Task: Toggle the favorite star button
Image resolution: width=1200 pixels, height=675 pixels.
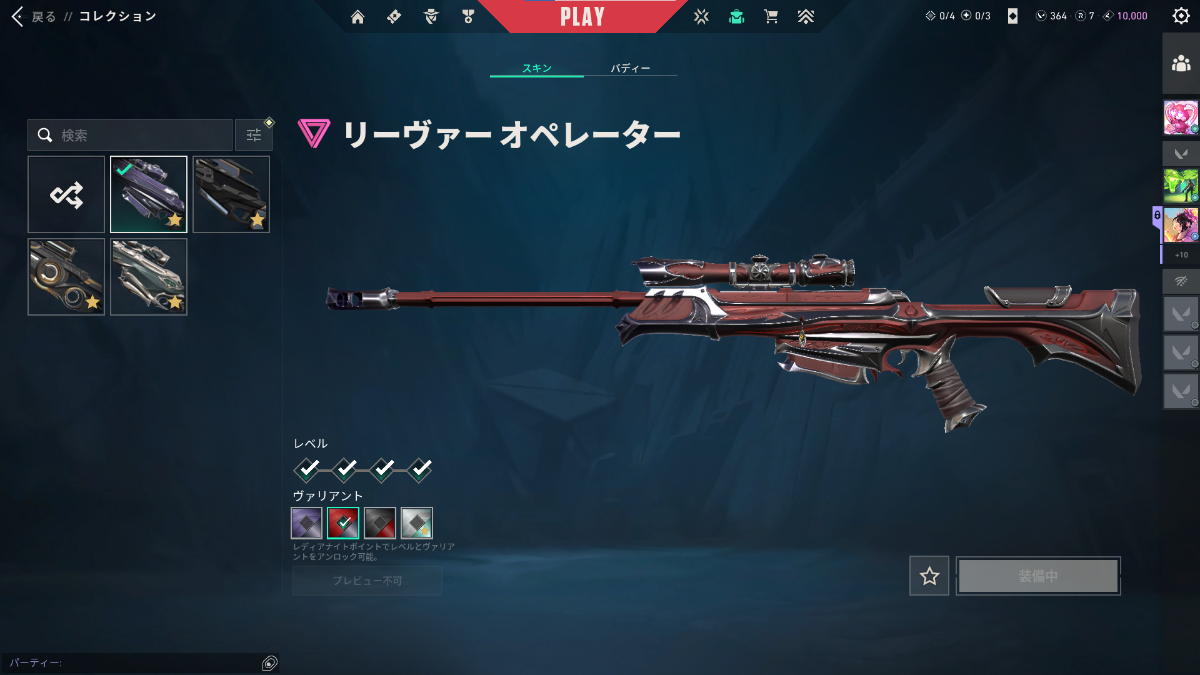Action: click(930, 576)
